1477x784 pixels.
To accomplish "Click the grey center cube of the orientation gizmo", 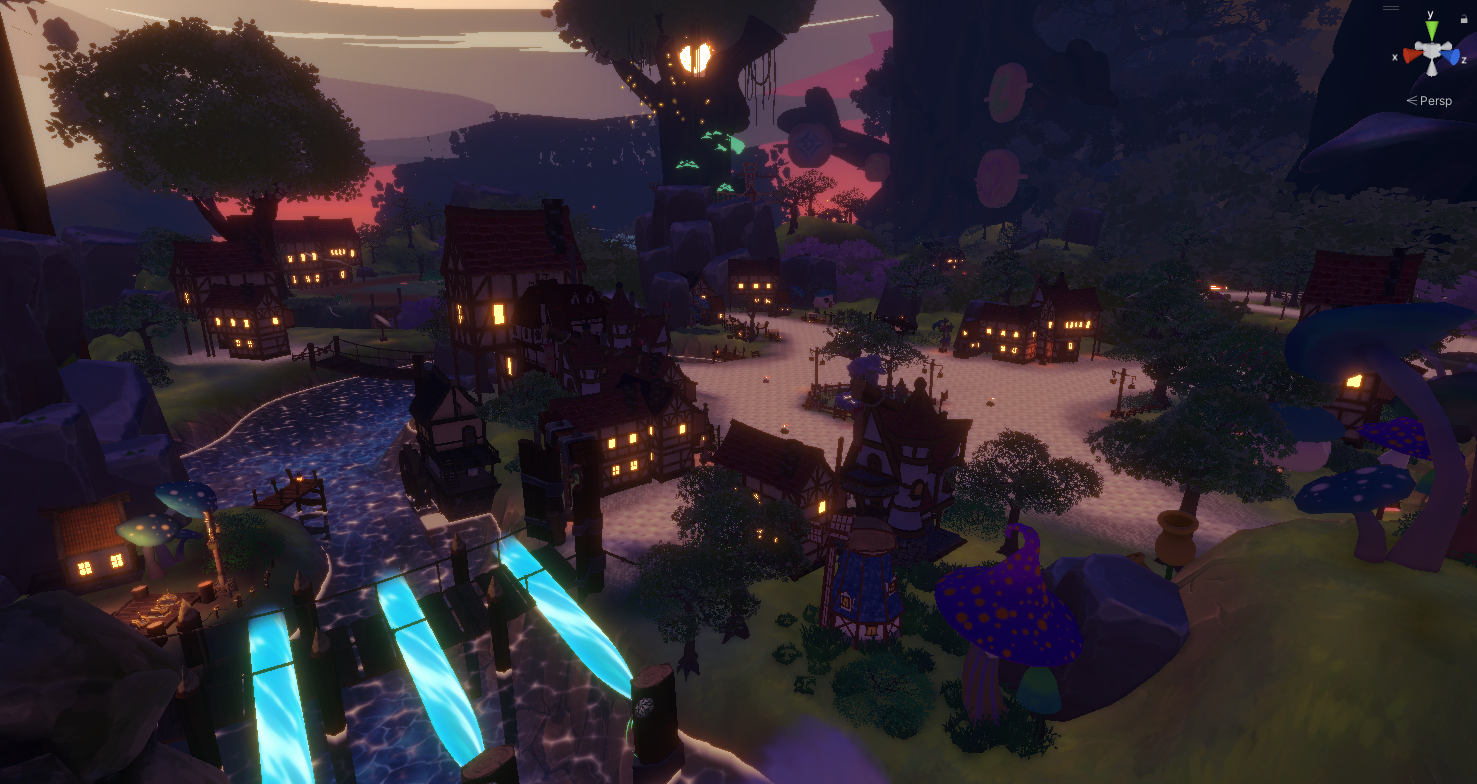I will [x=1431, y=52].
